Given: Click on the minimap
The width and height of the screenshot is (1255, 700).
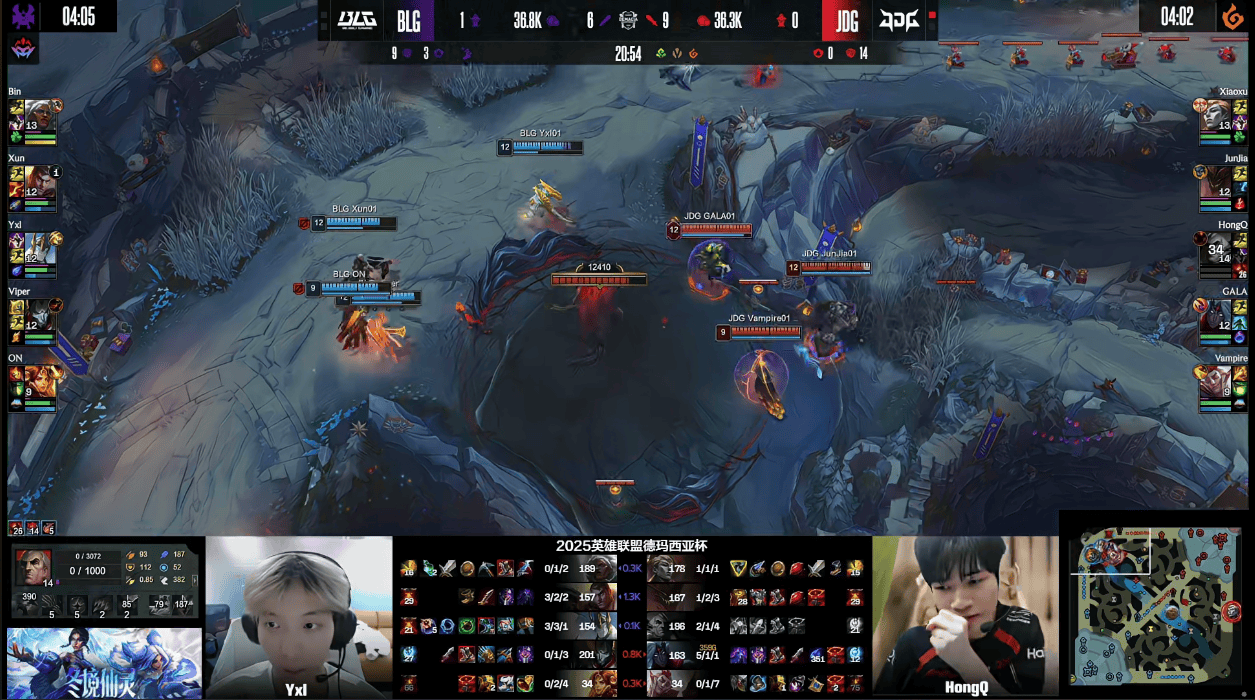Looking at the screenshot, I should (x=1157, y=605).
